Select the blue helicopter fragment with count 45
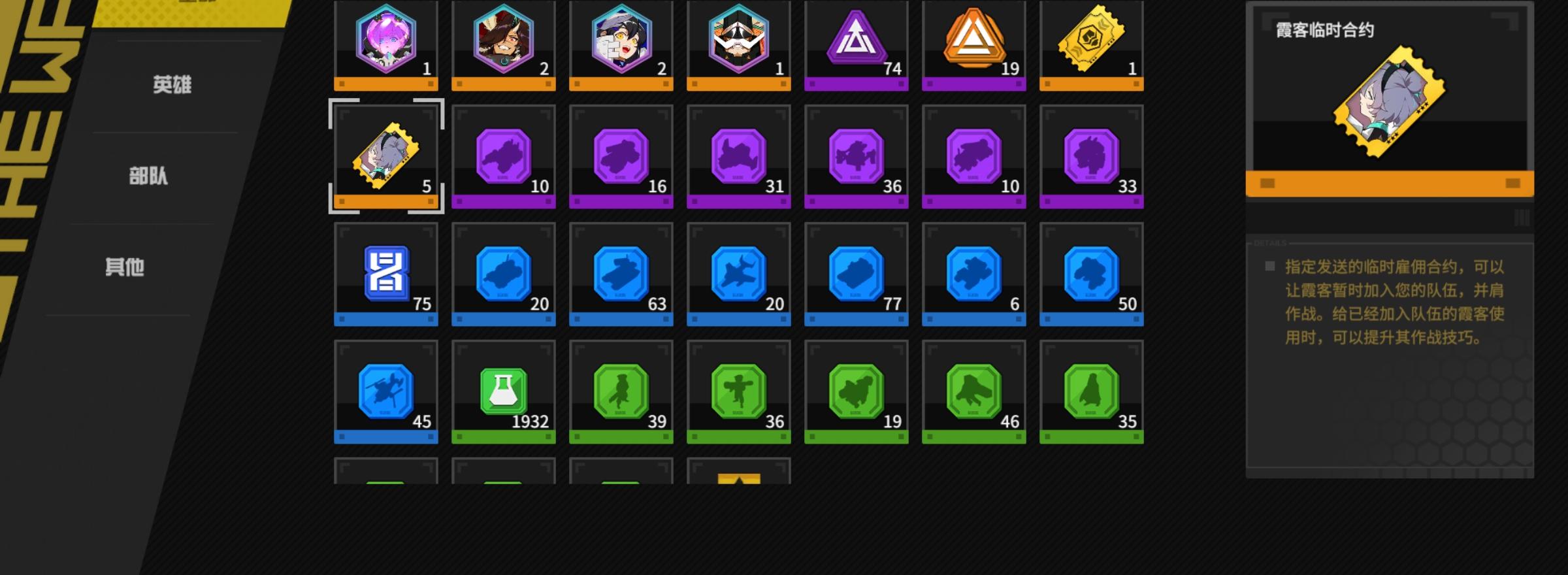Screen dimensions: 1568x575 coord(386,392)
